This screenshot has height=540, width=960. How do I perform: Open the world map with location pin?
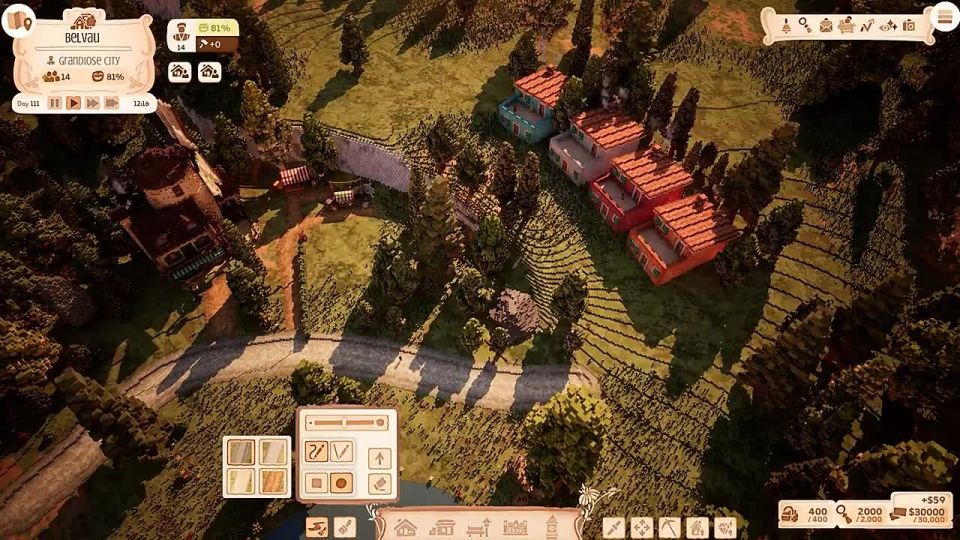coord(17,19)
